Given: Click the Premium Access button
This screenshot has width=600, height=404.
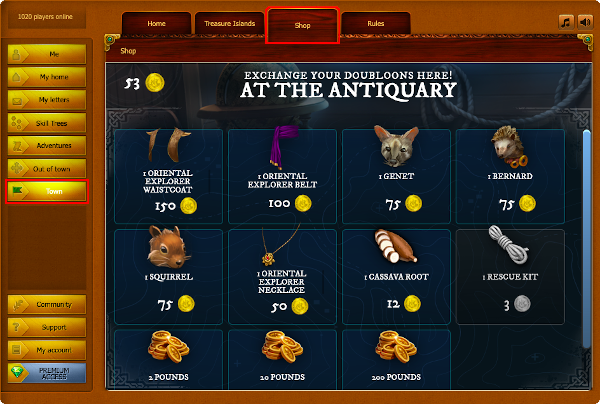Looking at the screenshot, I should 54,372.
